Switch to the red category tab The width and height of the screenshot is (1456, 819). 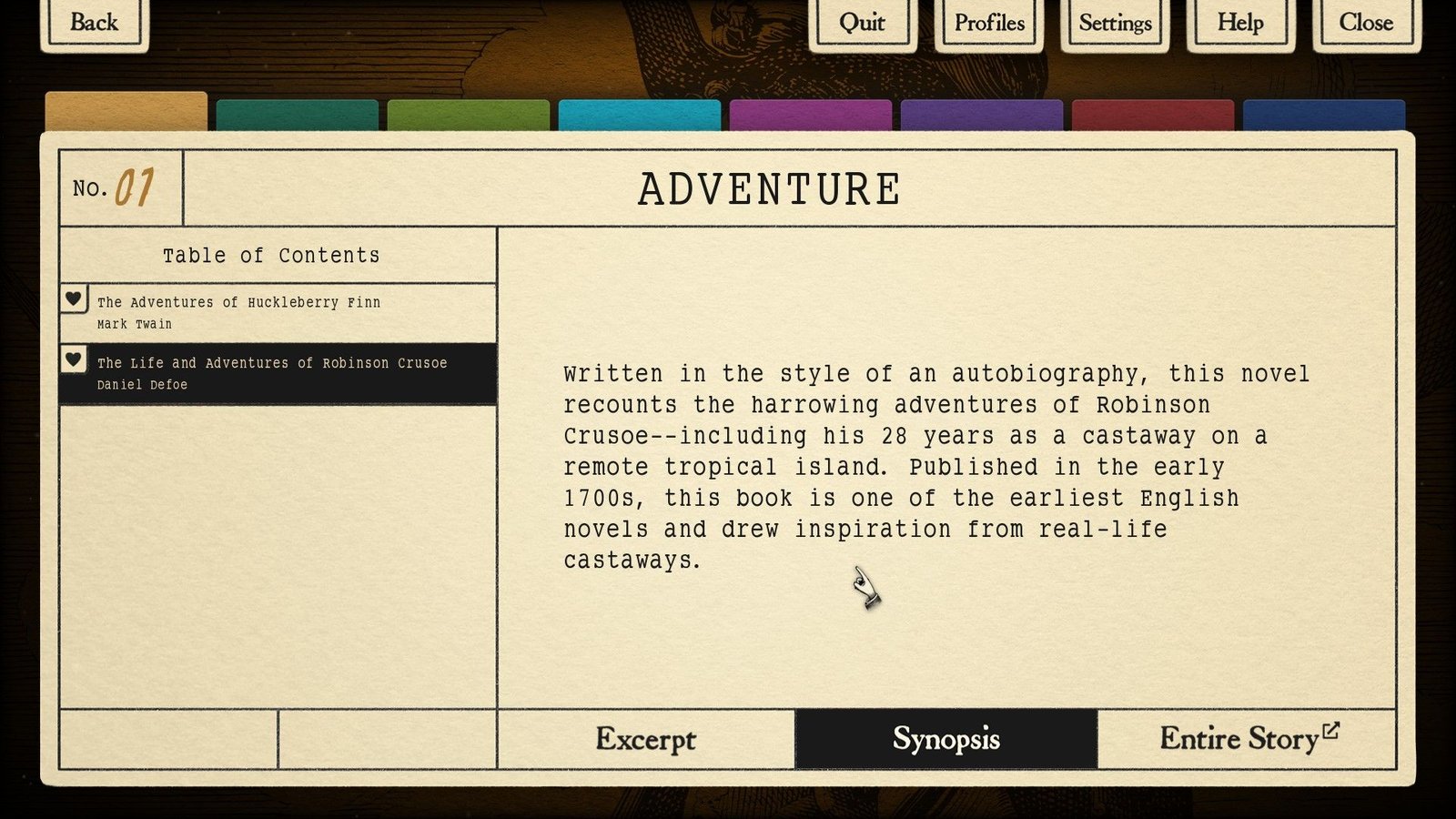tap(1153, 116)
